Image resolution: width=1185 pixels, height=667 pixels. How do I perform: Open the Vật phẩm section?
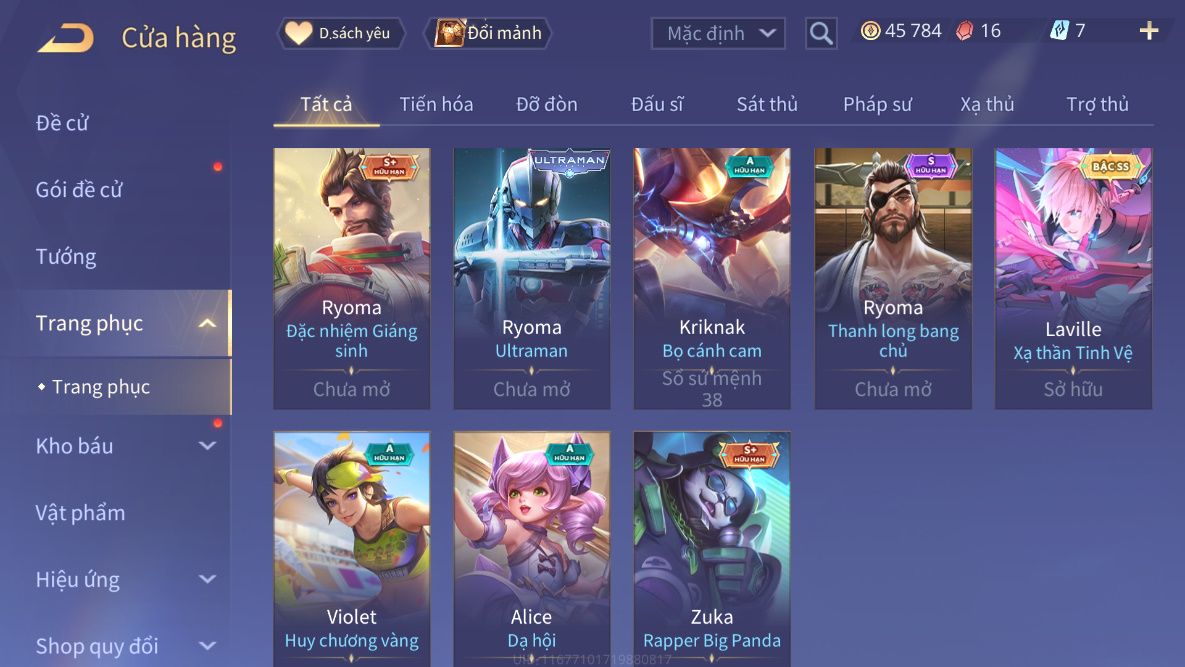pos(81,513)
